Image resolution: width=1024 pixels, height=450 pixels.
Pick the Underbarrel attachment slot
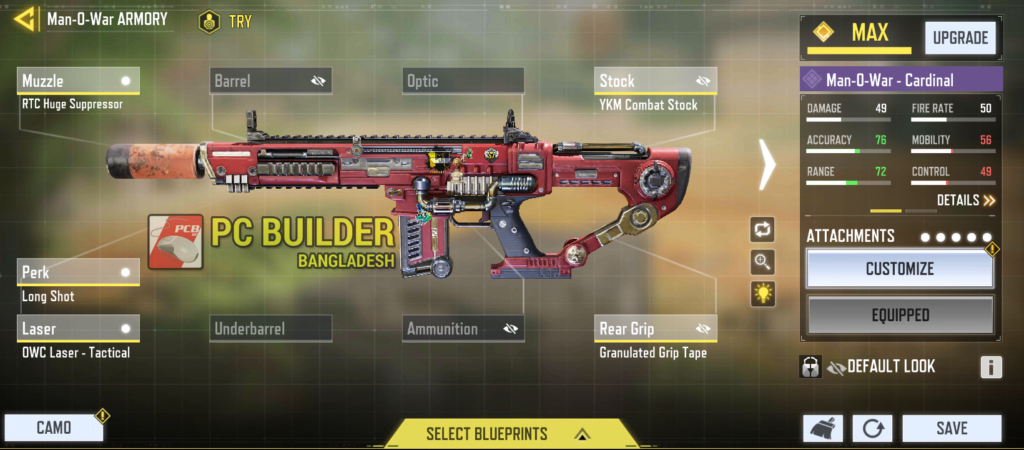pyautogui.click(x=271, y=328)
